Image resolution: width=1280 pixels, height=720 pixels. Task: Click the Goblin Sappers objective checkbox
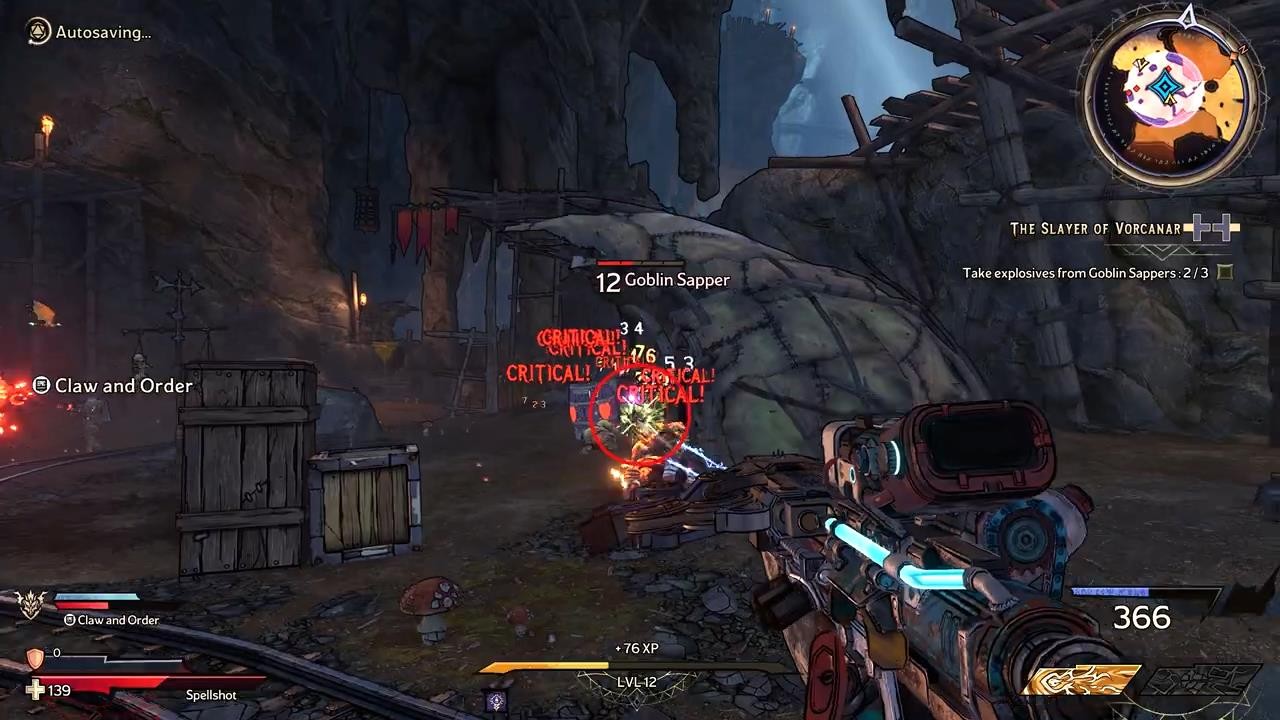(1225, 272)
